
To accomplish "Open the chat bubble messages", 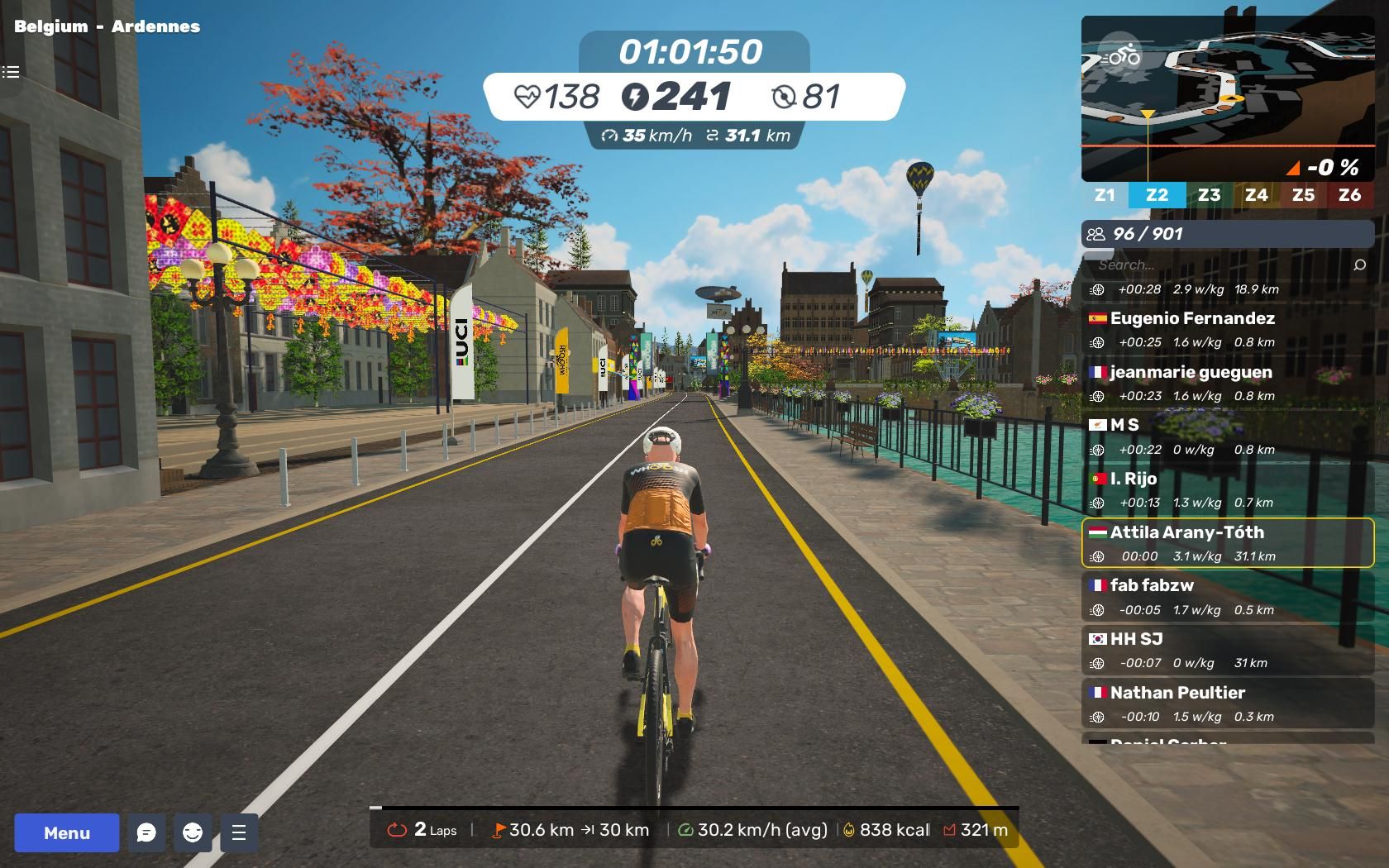I will click(146, 832).
